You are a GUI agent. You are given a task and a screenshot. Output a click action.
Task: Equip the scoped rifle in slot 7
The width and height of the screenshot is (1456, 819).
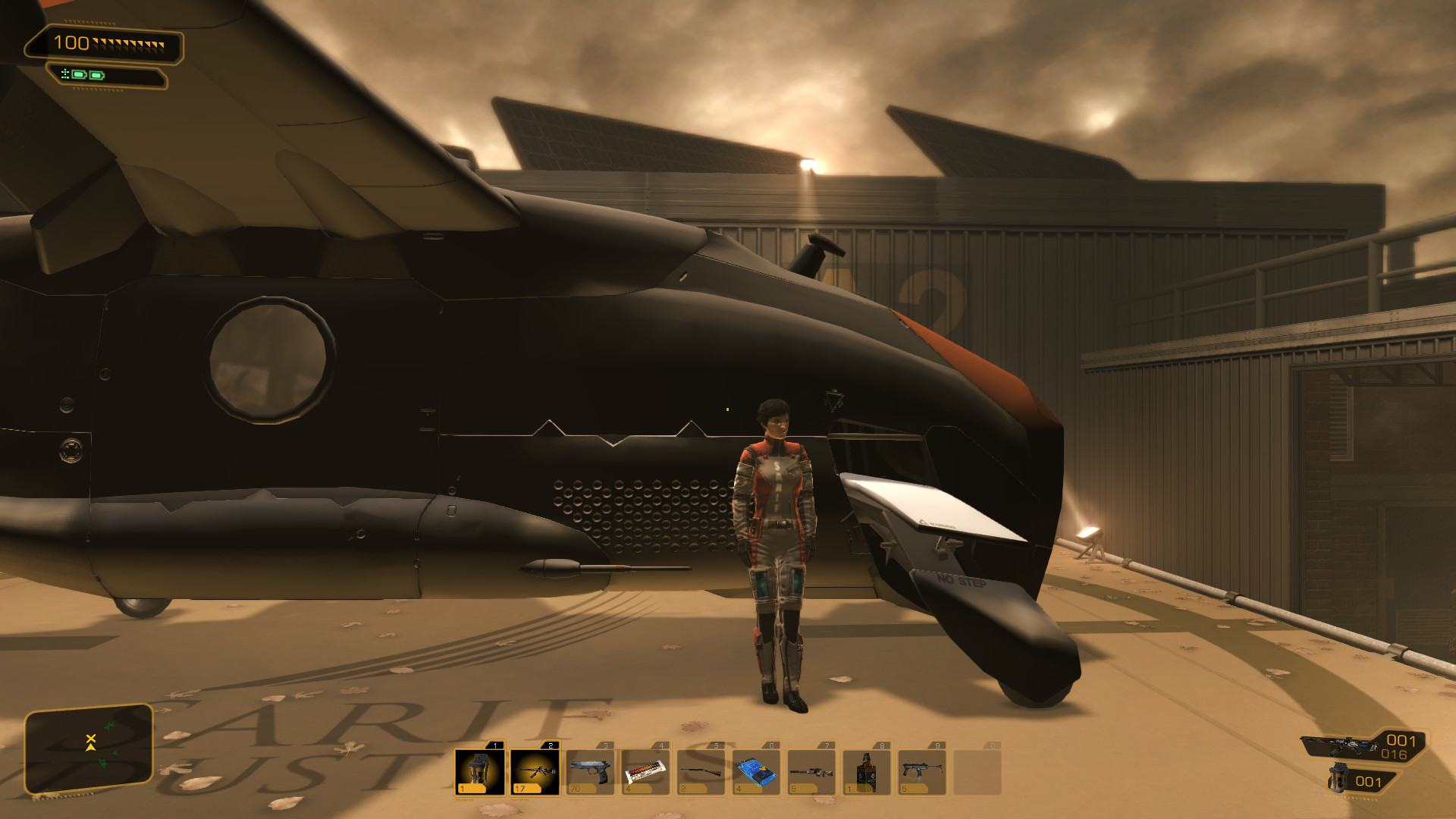pos(811,771)
